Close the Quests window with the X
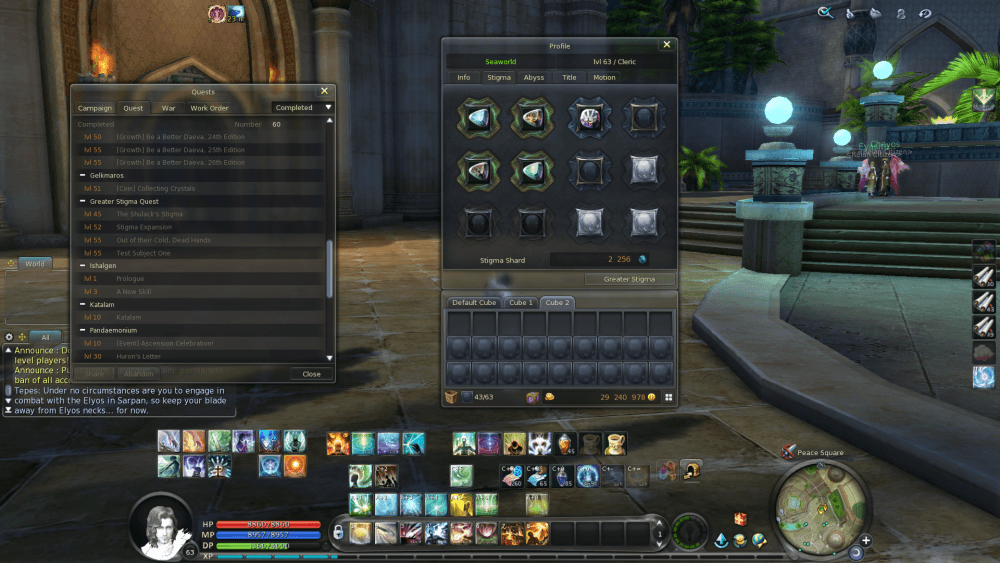 click(x=324, y=91)
